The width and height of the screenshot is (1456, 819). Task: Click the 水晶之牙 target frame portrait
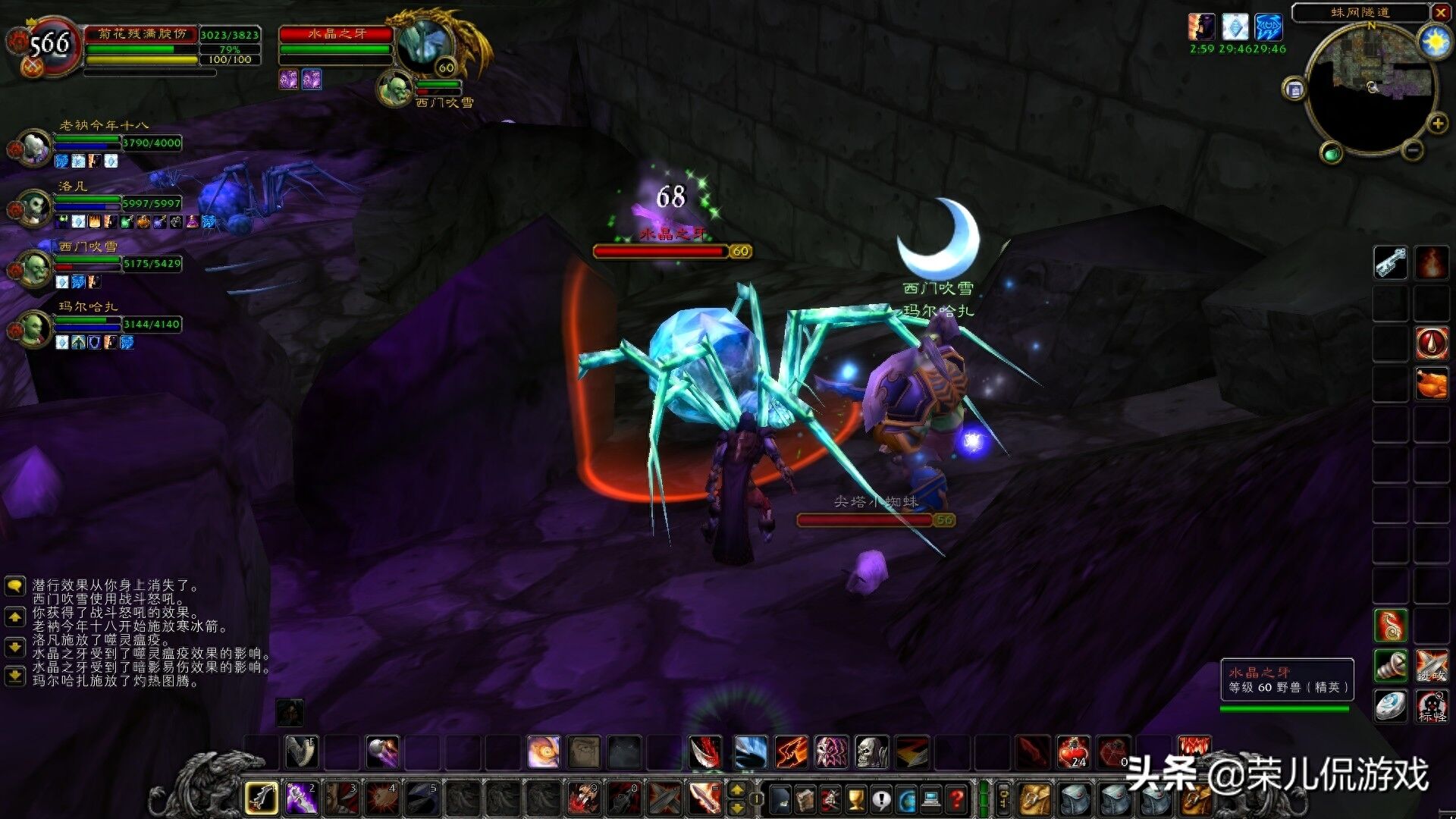[x=425, y=45]
